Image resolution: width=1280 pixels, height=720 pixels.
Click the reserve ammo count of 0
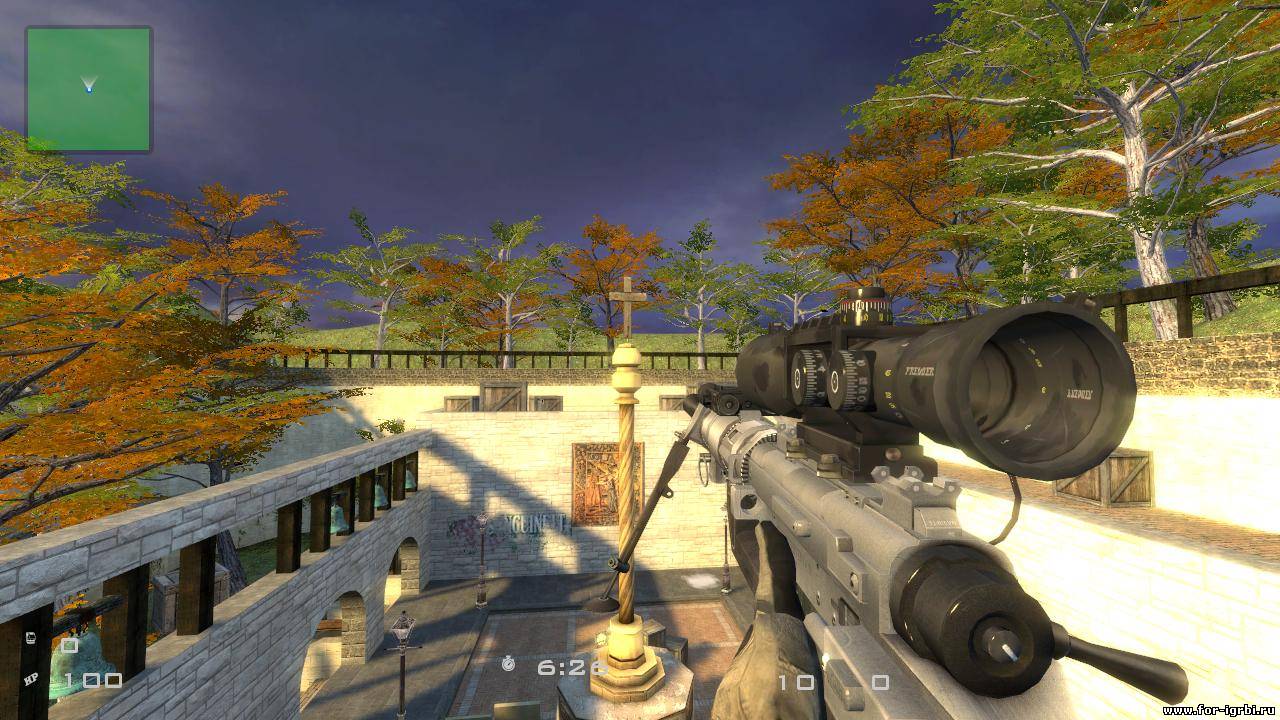pyautogui.click(x=881, y=683)
